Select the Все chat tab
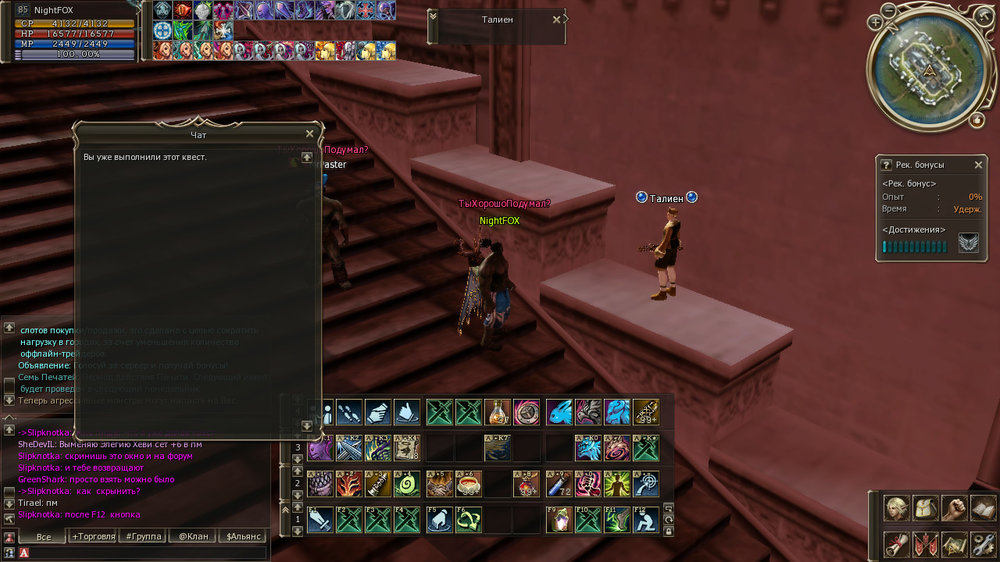The image size is (1000, 562). 43,537
